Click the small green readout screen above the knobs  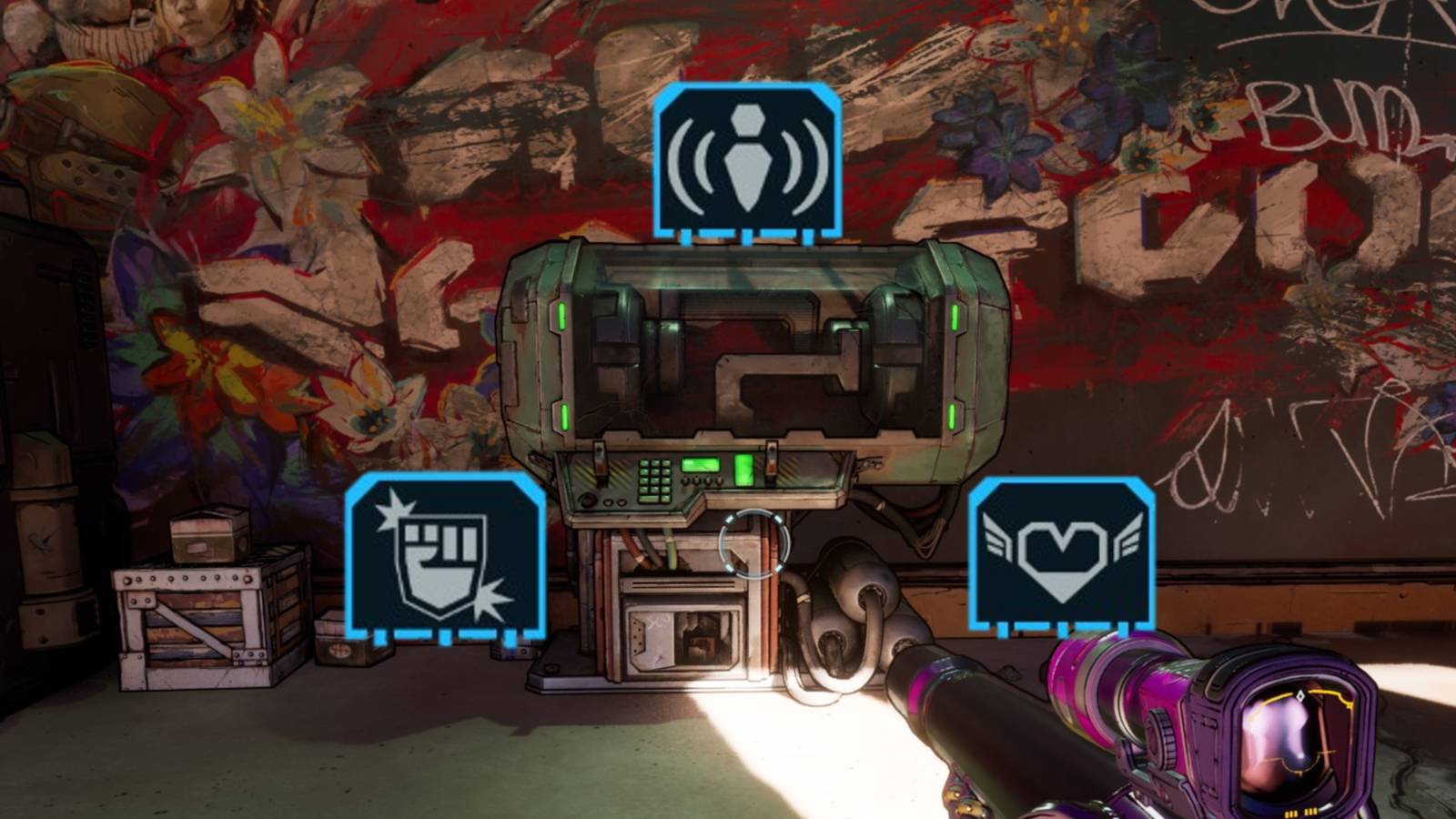(699, 465)
